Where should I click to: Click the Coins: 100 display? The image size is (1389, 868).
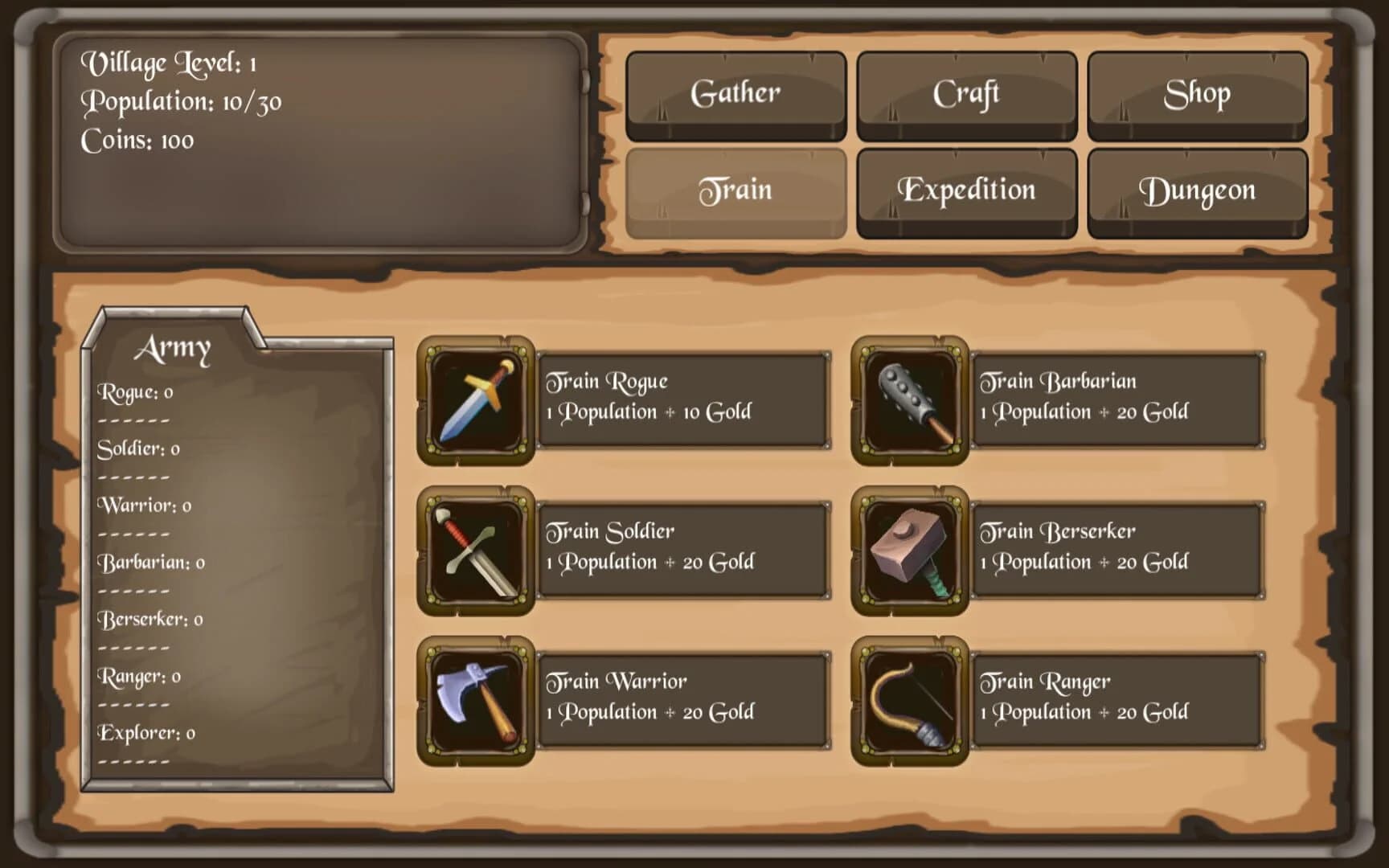tap(136, 139)
